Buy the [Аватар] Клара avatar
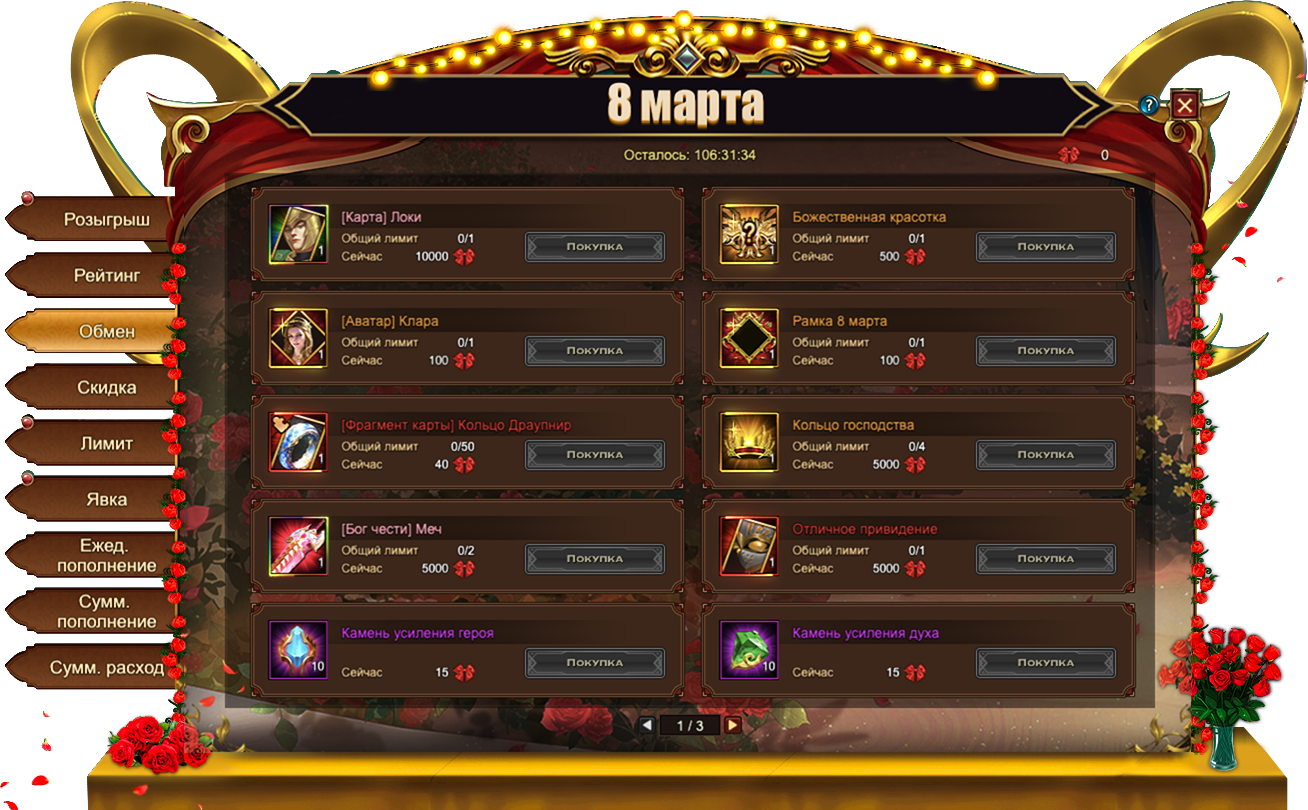This screenshot has height=810, width=1308. pyautogui.click(x=595, y=351)
